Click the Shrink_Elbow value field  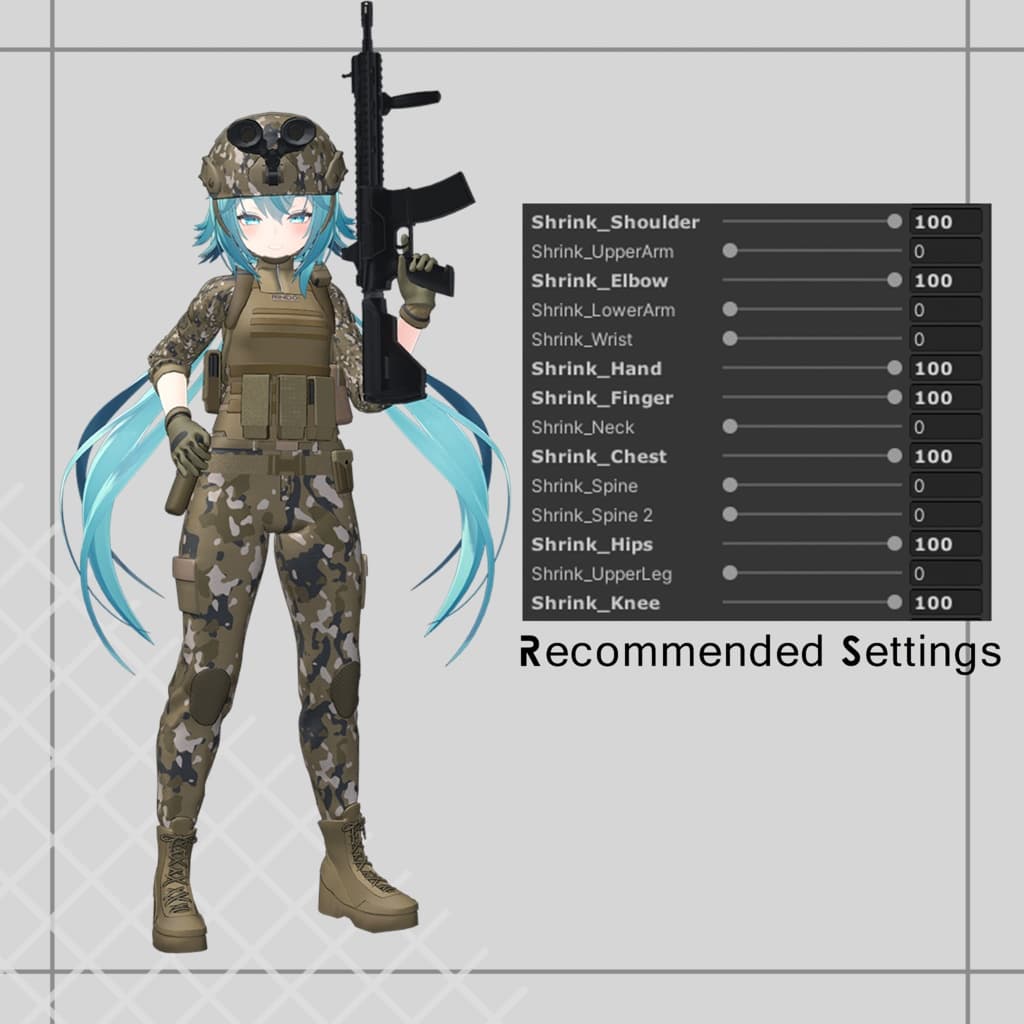coord(945,281)
